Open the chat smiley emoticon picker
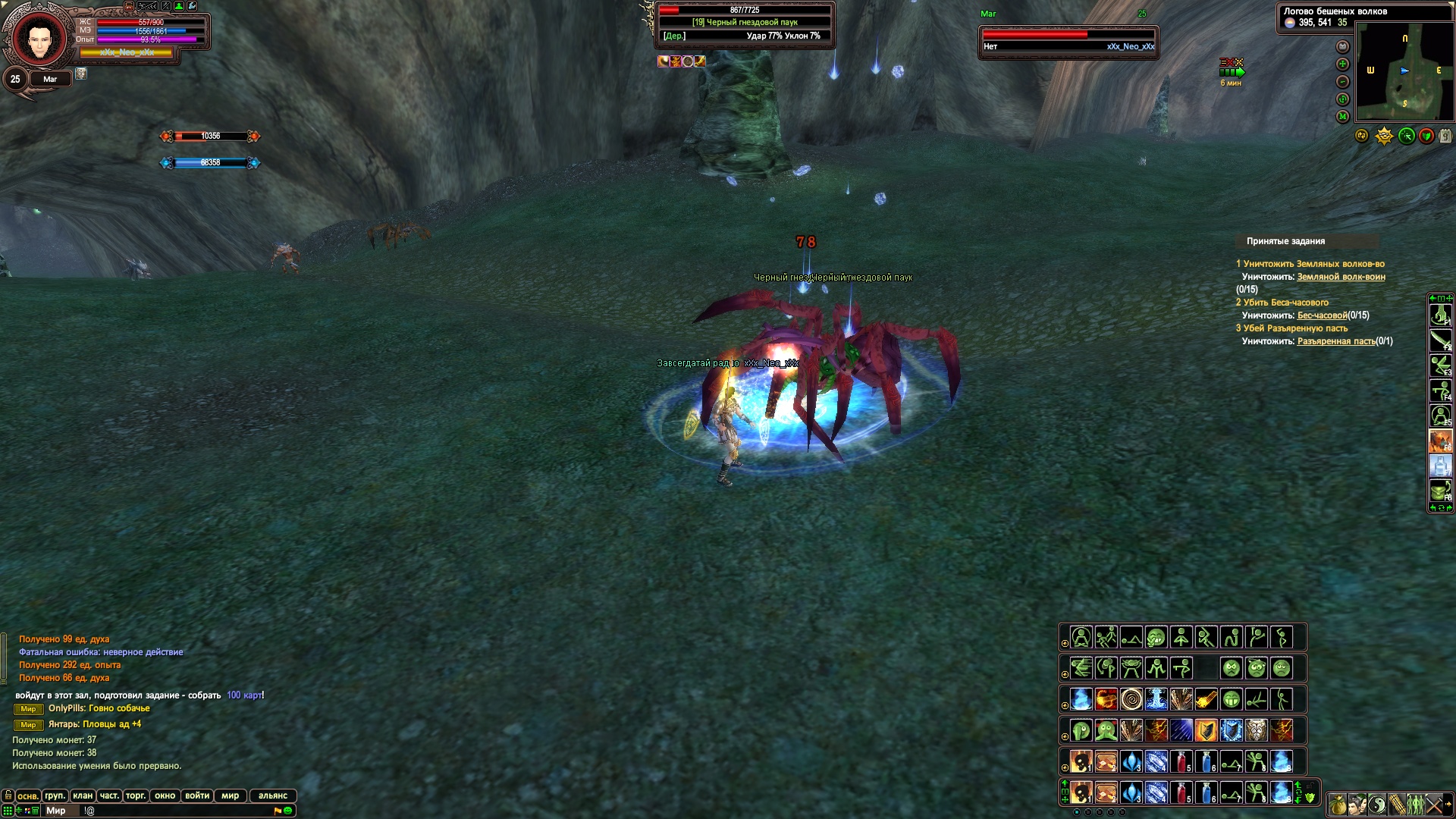Screen dimensions: 1456x819 [288, 811]
